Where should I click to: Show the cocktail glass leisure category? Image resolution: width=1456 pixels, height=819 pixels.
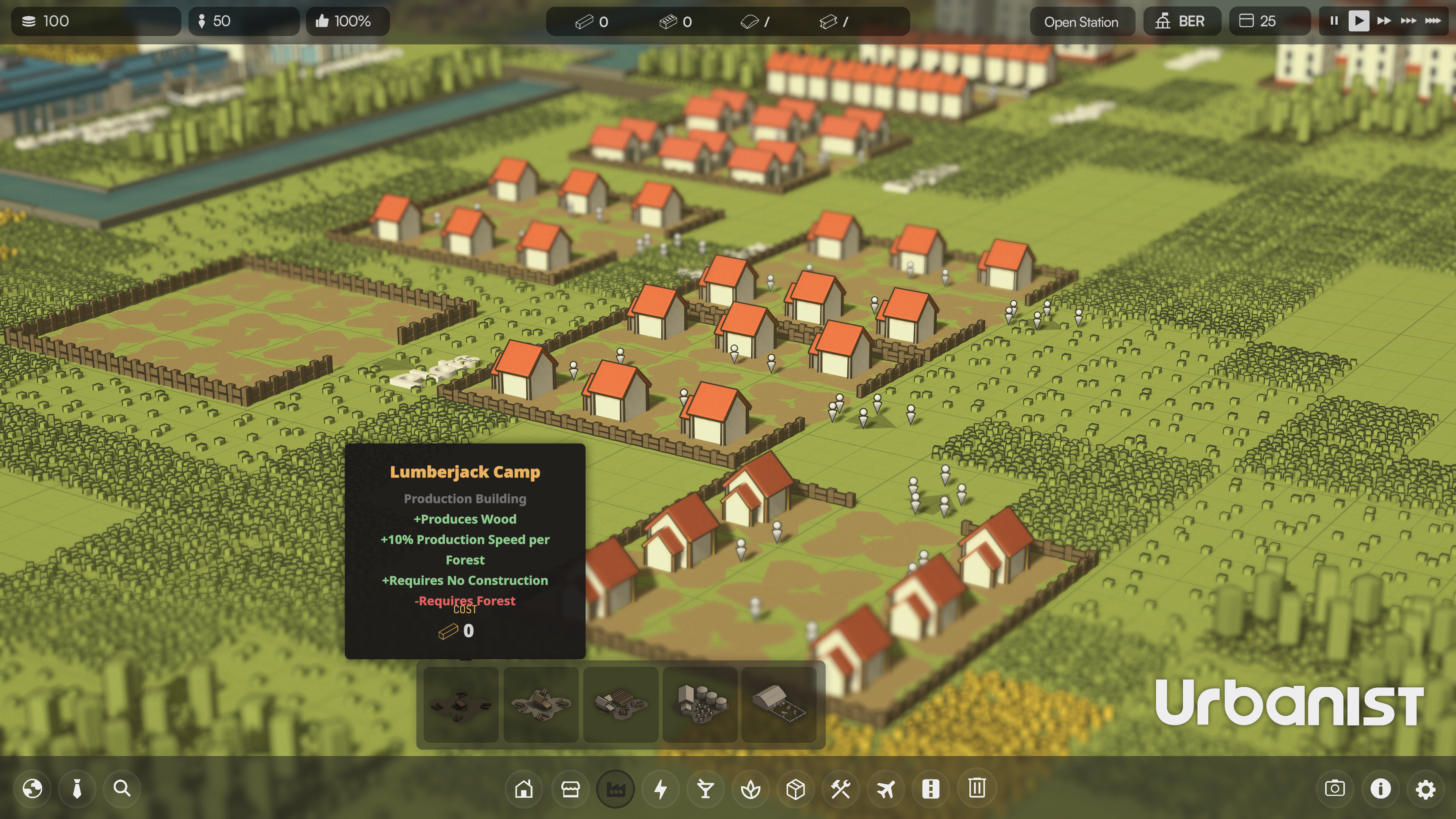pos(705,789)
